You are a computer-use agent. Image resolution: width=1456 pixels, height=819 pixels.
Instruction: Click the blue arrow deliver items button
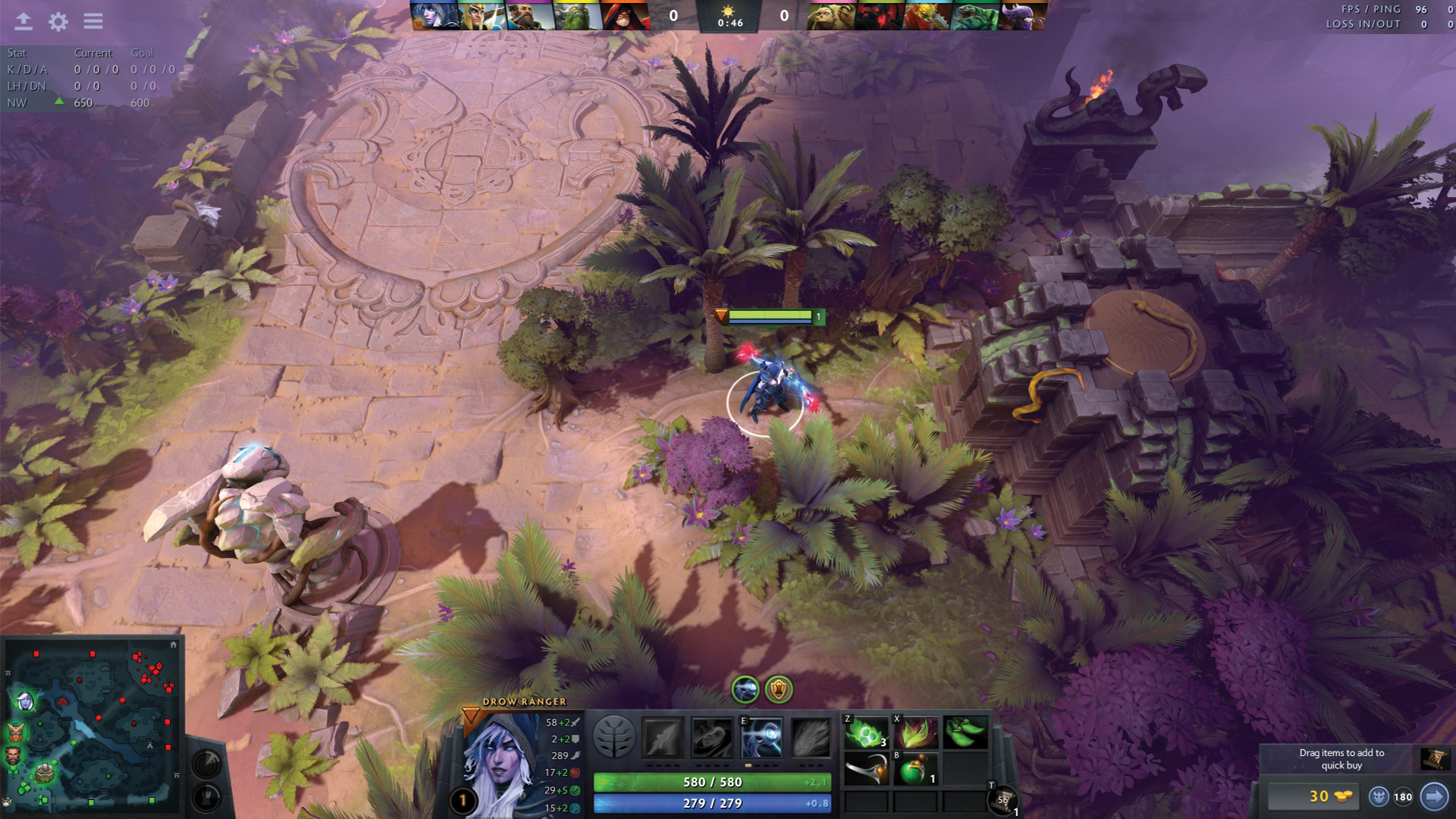1433,797
